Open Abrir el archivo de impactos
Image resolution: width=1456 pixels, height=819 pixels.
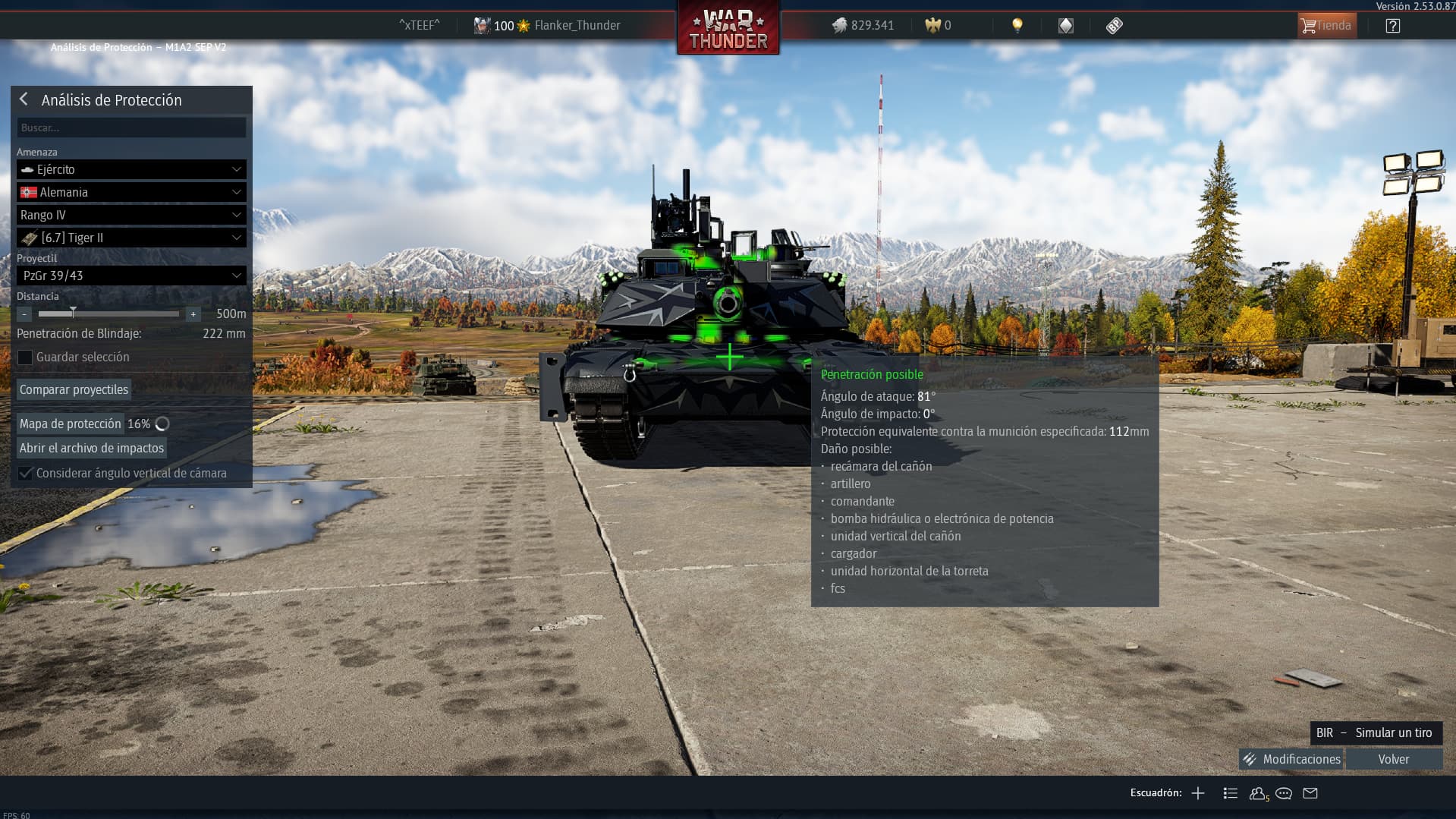[x=92, y=448]
